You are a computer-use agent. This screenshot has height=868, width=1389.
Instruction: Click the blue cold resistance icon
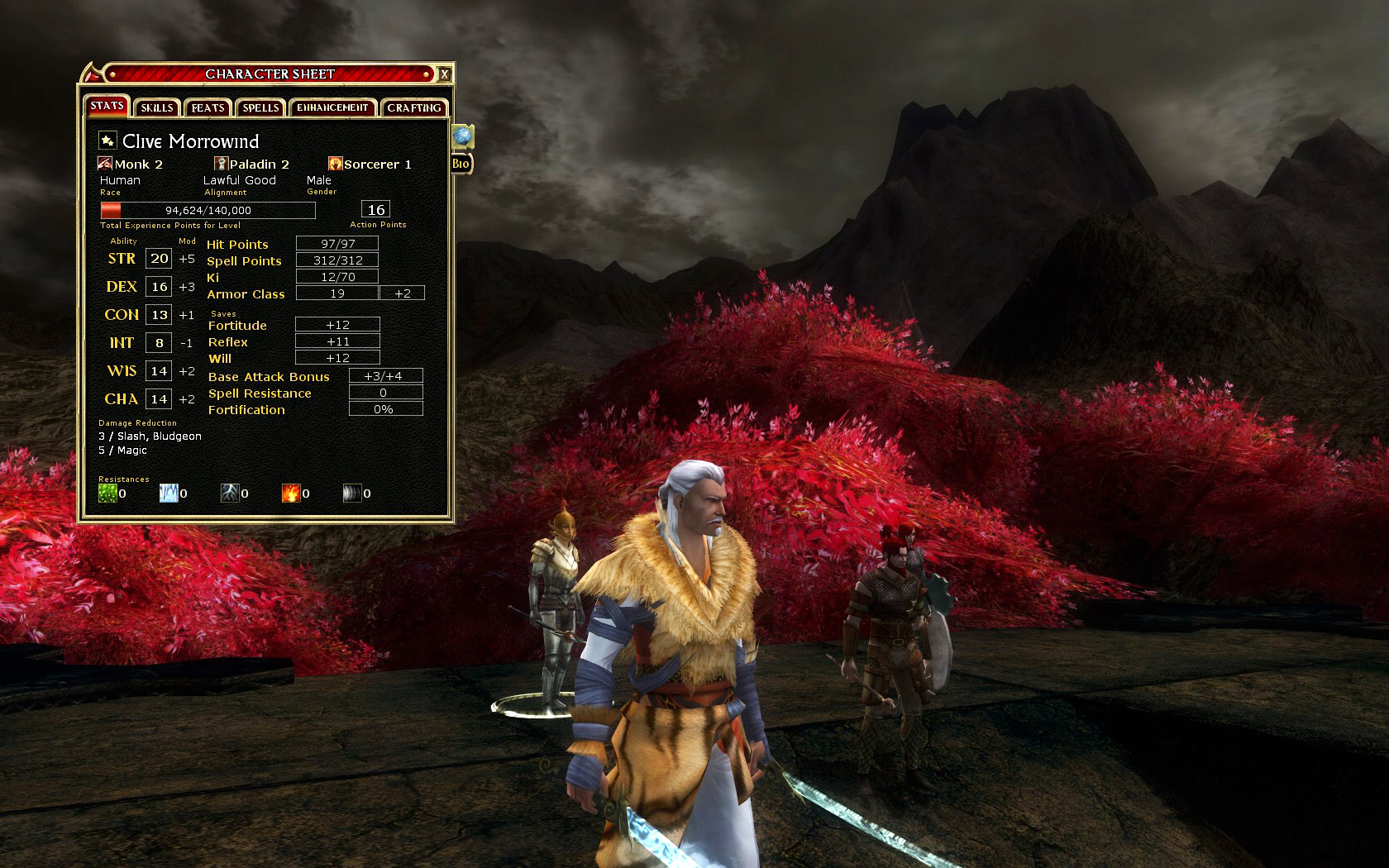[x=169, y=493]
